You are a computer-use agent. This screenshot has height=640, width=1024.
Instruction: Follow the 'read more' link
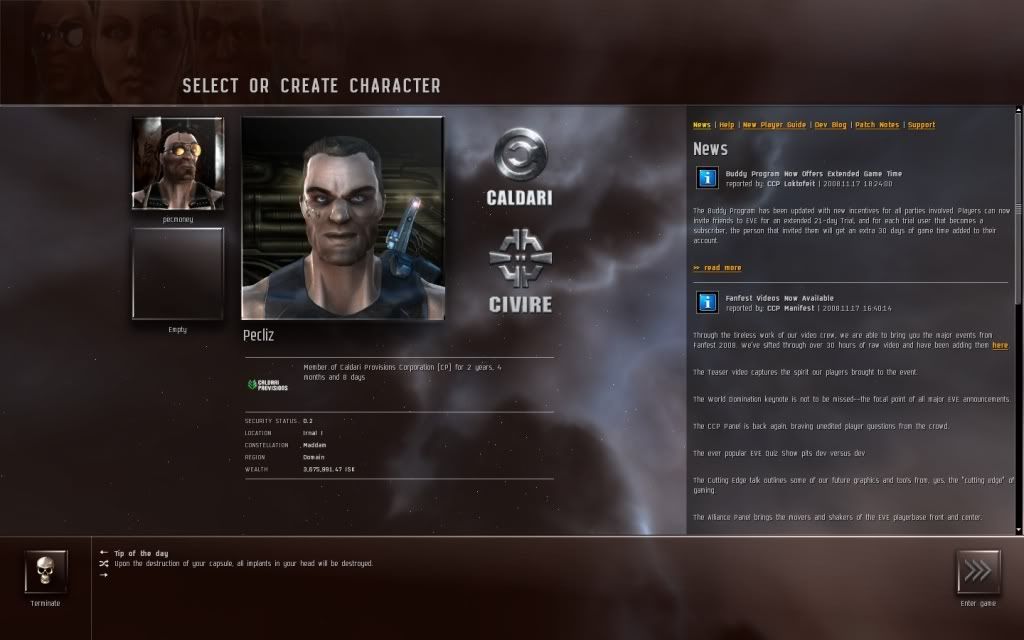717,268
